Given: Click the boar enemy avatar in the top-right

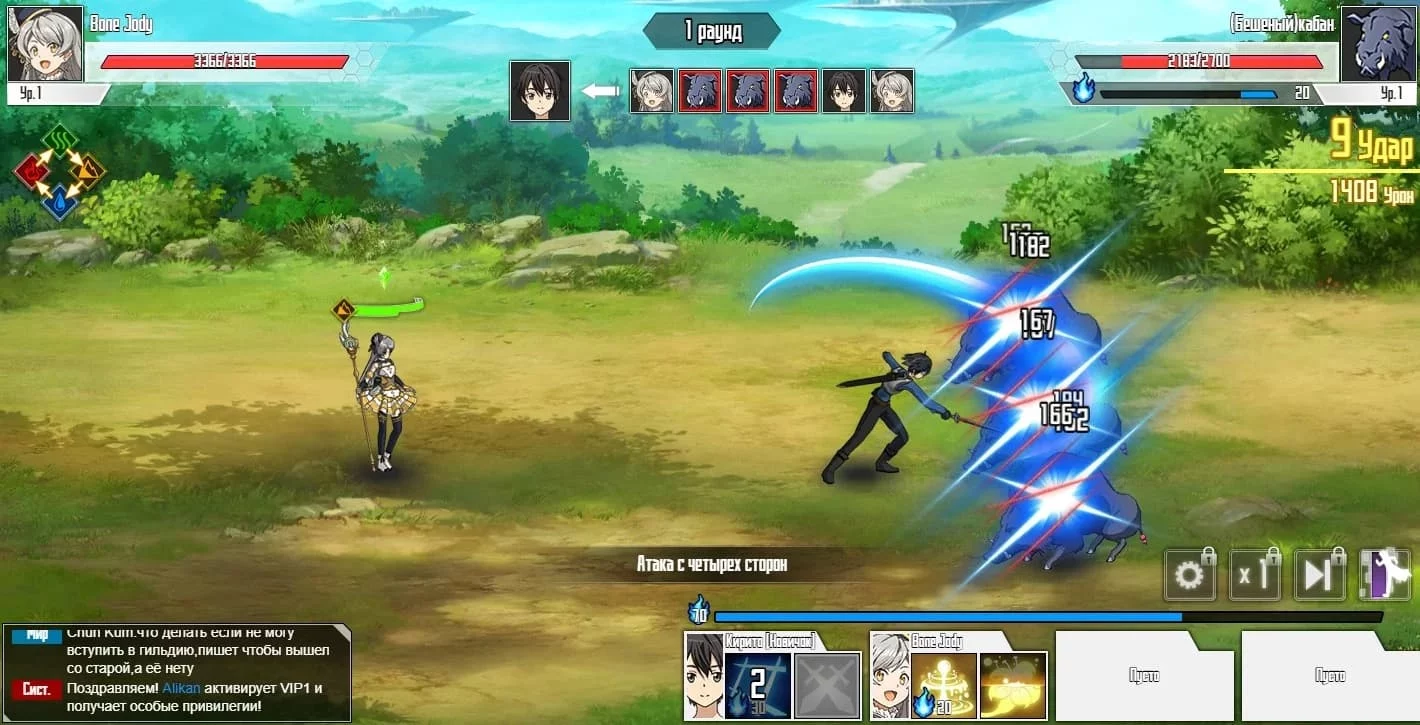Looking at the screenshot, I should click(1377, 45).
